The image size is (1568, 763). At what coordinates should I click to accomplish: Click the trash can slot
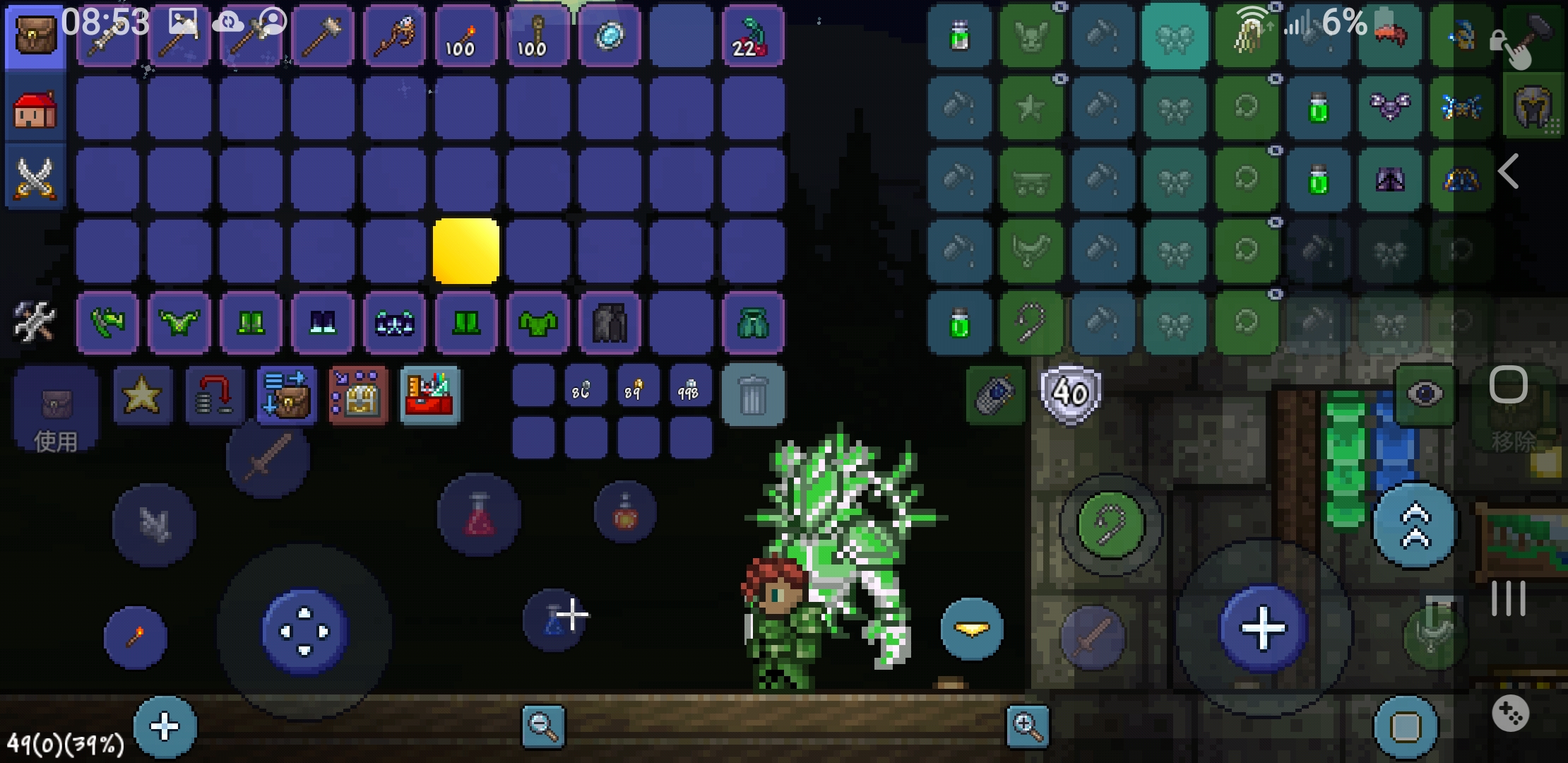pyautogui.click(x=753, y=395)
